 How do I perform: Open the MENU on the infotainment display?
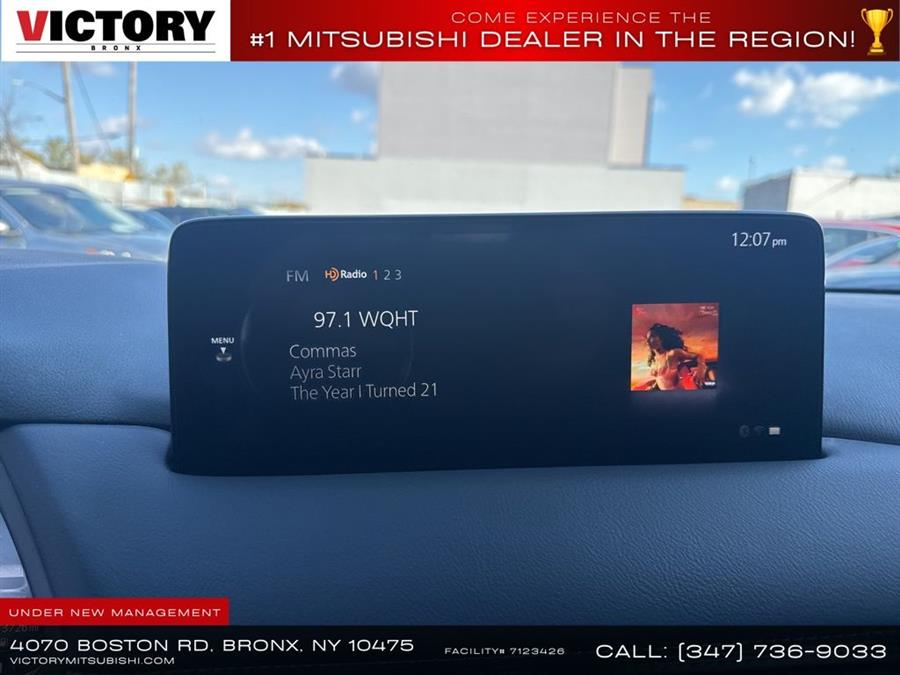tap(222, 347)
